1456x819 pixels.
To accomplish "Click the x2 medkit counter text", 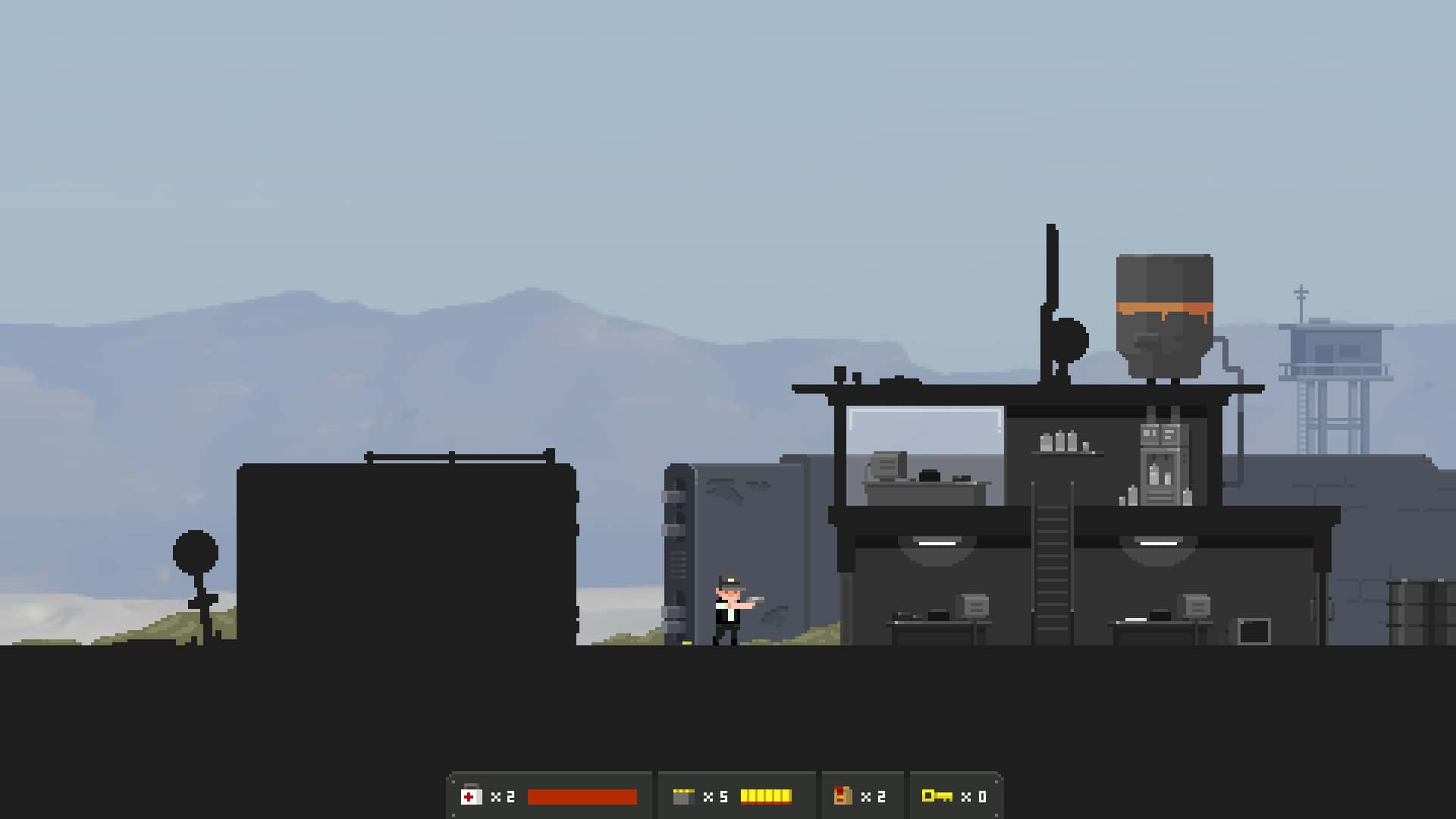I will (x=502, y=795).
